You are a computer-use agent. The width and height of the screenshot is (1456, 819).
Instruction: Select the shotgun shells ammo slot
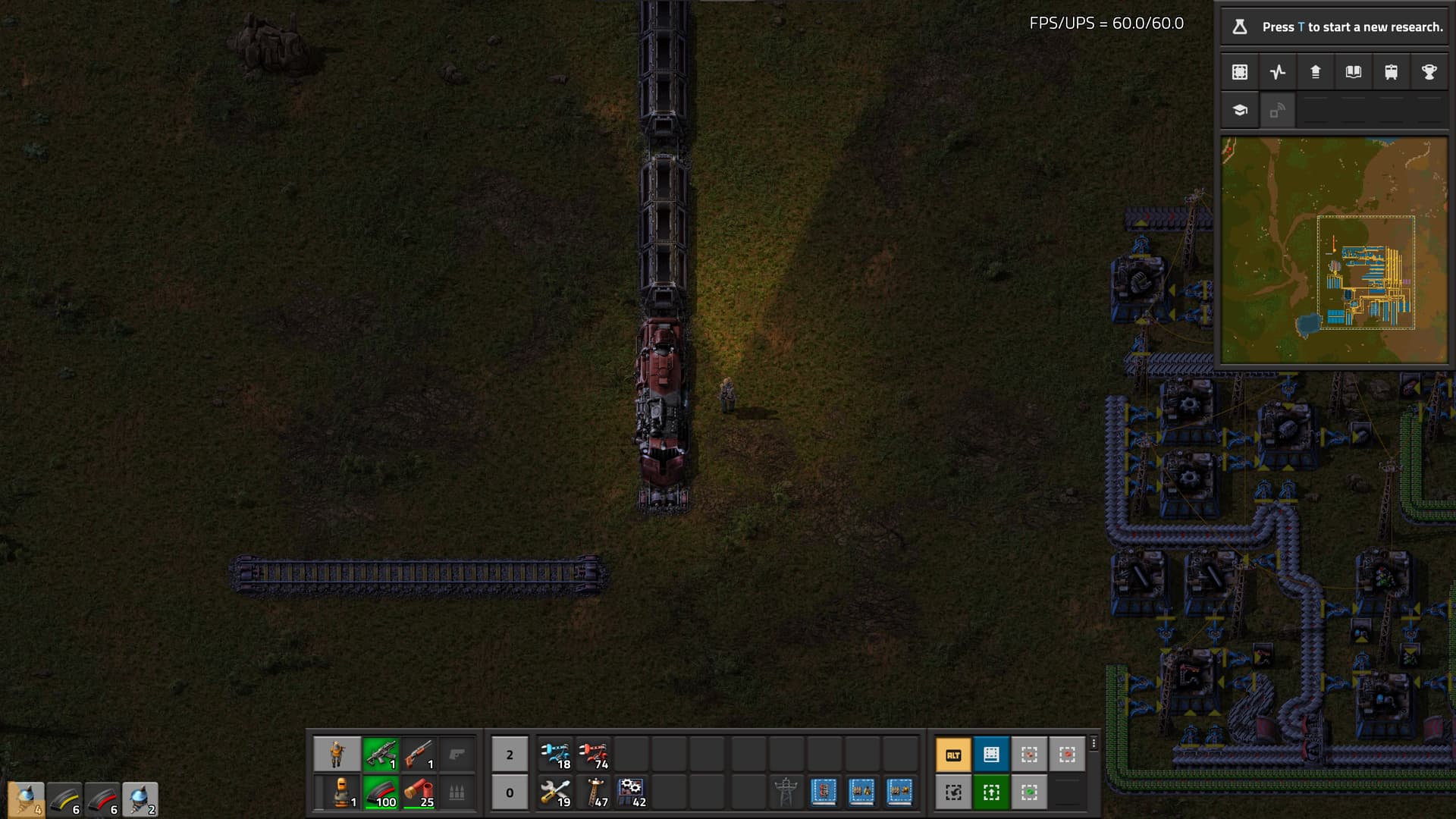(x=419, y=792)
